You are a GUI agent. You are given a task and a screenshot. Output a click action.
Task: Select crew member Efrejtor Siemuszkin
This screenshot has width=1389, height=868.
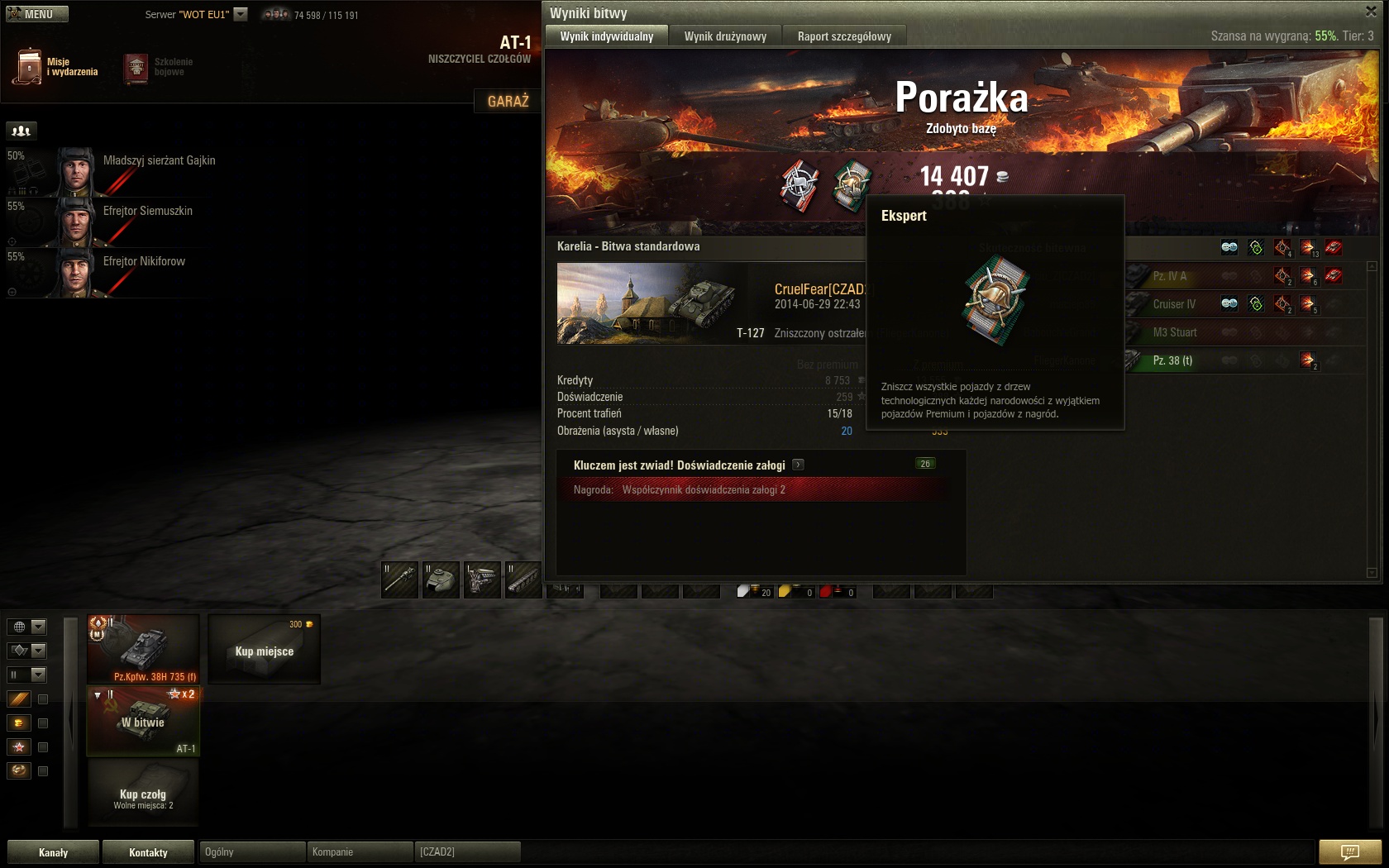pyautogui.click(x=147, y=211)
